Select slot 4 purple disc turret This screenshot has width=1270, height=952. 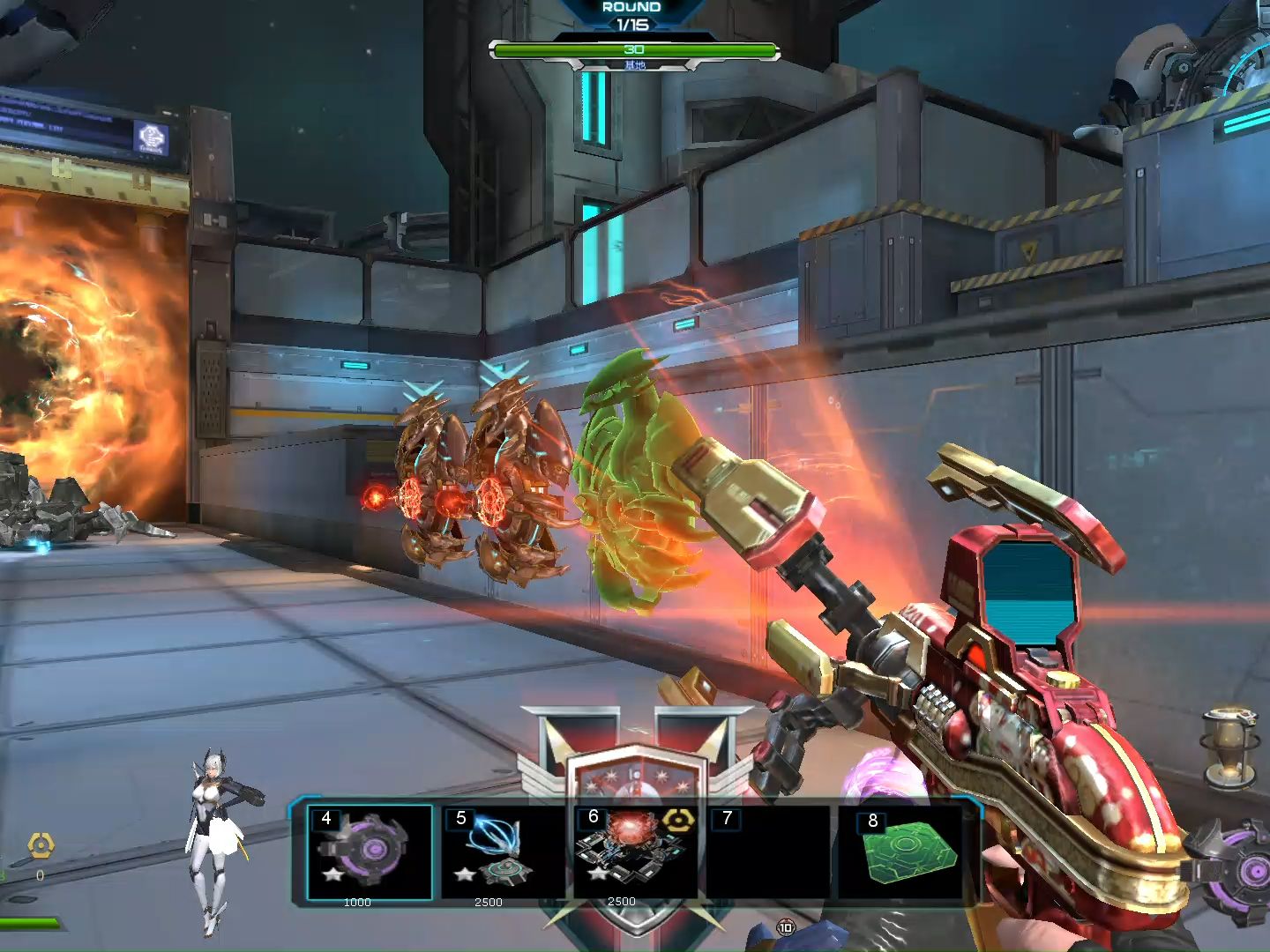point(370,852)
